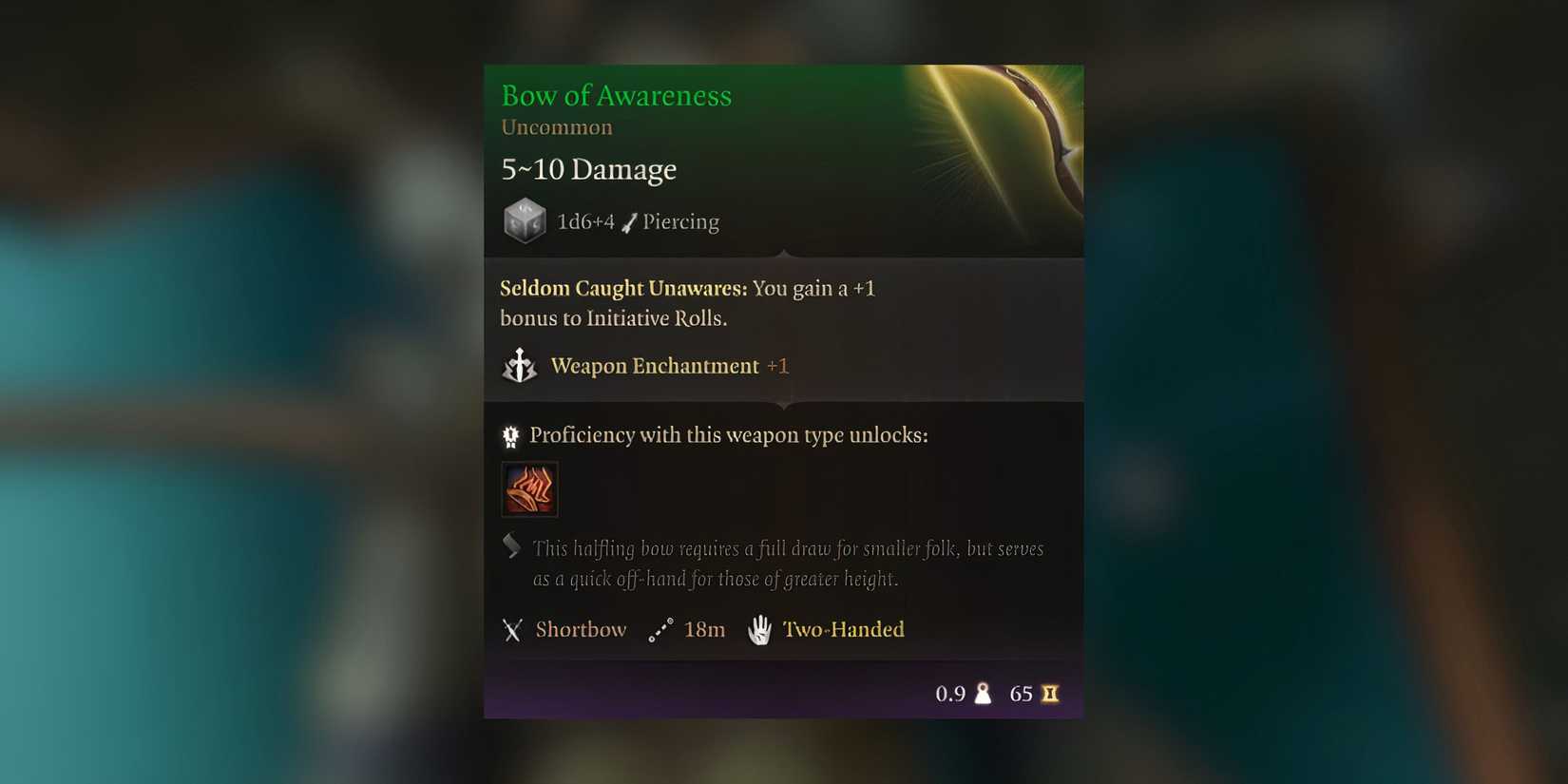Click the flavor text tag icon
Screen dimensions: 1568x784
point(510,545)
